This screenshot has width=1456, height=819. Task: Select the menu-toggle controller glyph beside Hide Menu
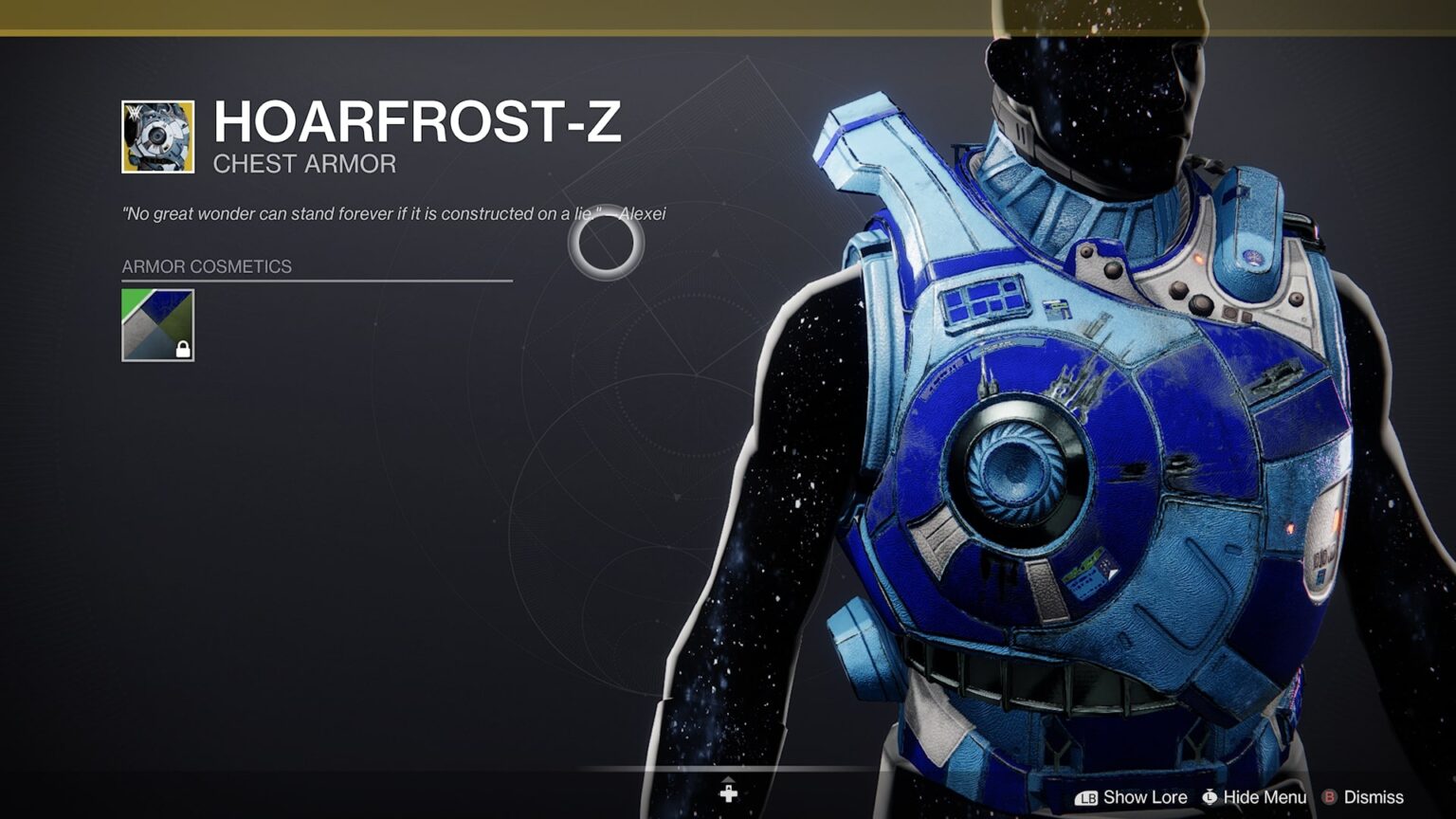[x=1208, y=797]
